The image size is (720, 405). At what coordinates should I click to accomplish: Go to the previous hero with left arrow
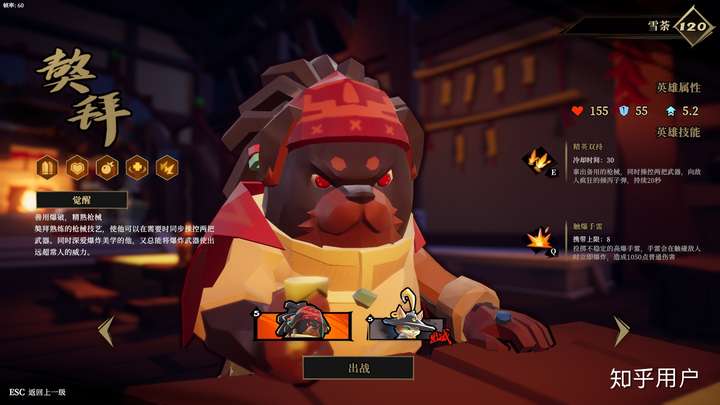[105, 330]
